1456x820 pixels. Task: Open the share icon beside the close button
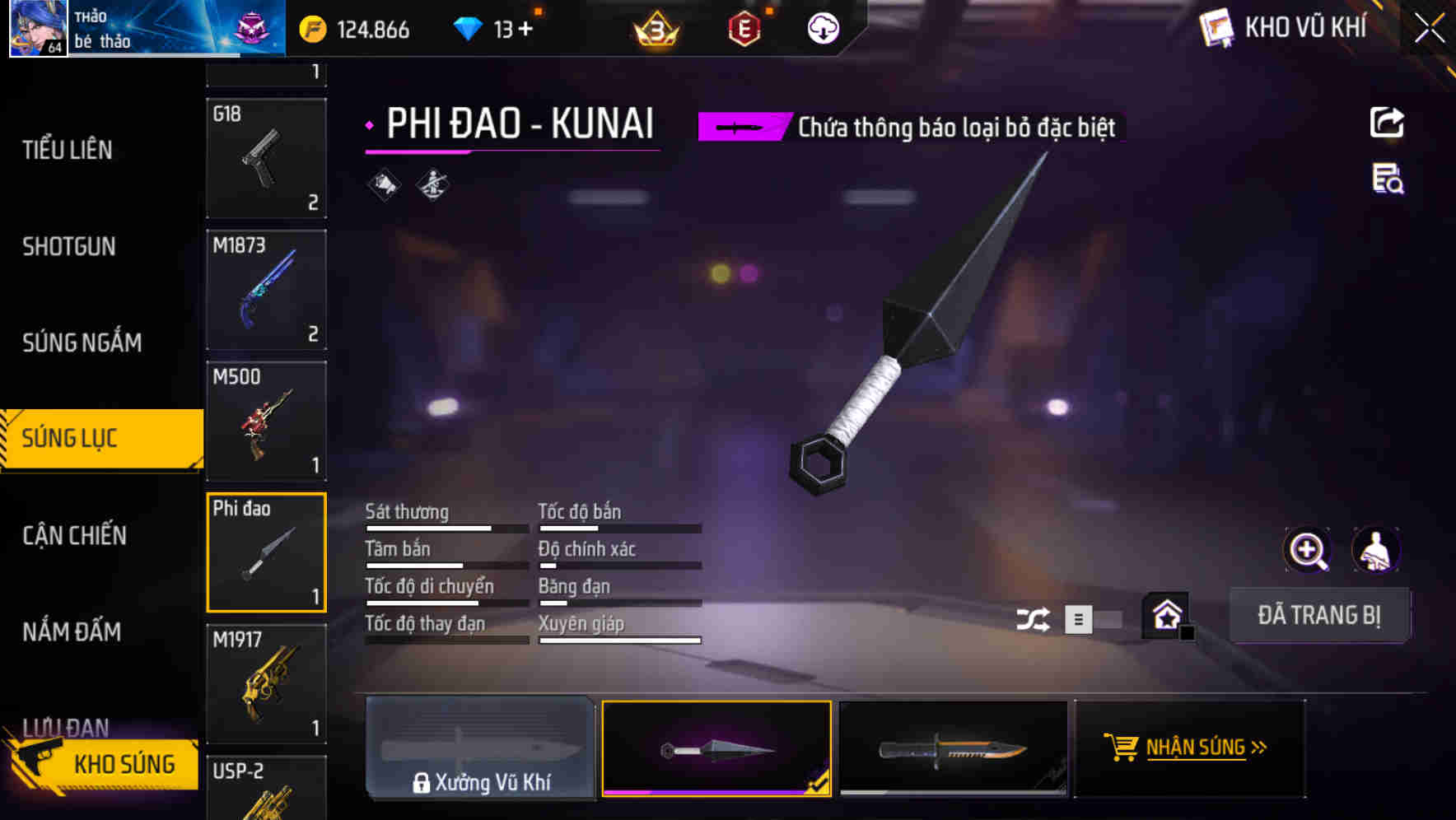[1388, 122]
